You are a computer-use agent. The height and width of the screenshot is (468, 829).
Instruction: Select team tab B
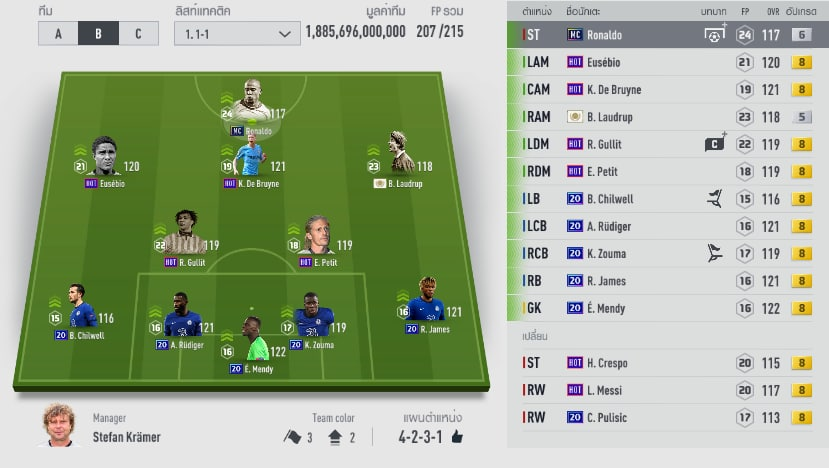click(x=98, y=33)
